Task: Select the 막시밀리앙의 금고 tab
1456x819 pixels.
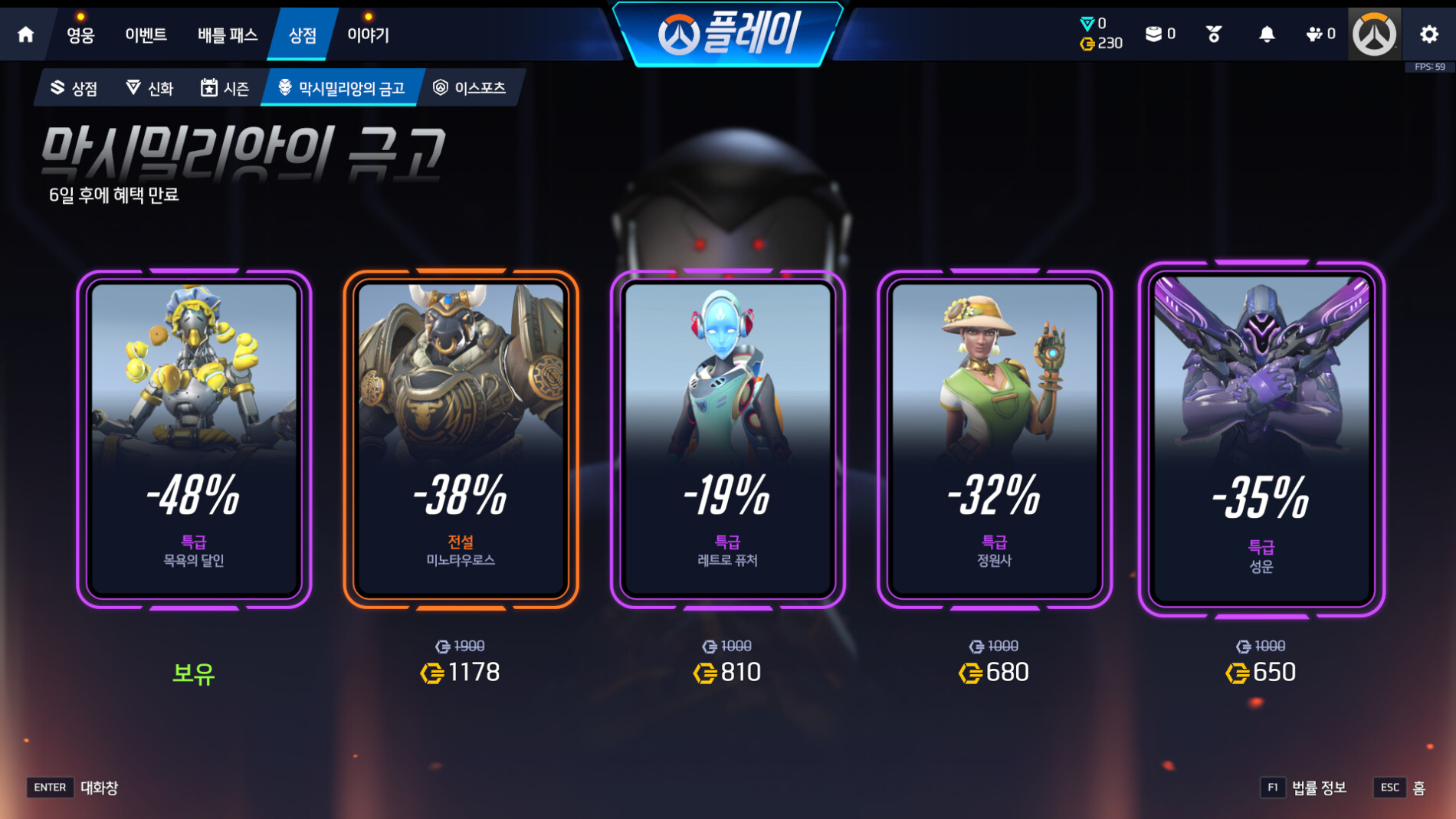Action: [x=341, y=88]
